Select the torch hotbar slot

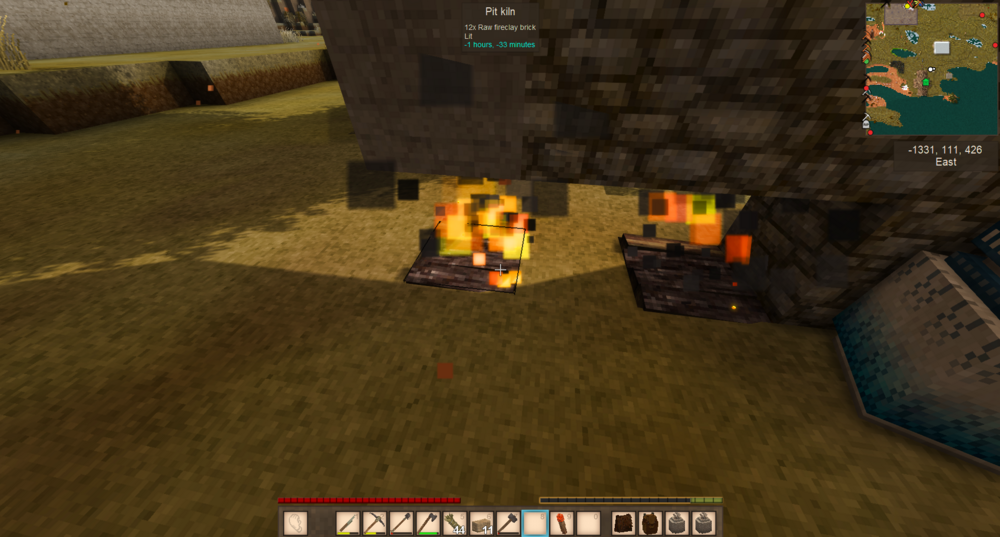click(562, 522)
